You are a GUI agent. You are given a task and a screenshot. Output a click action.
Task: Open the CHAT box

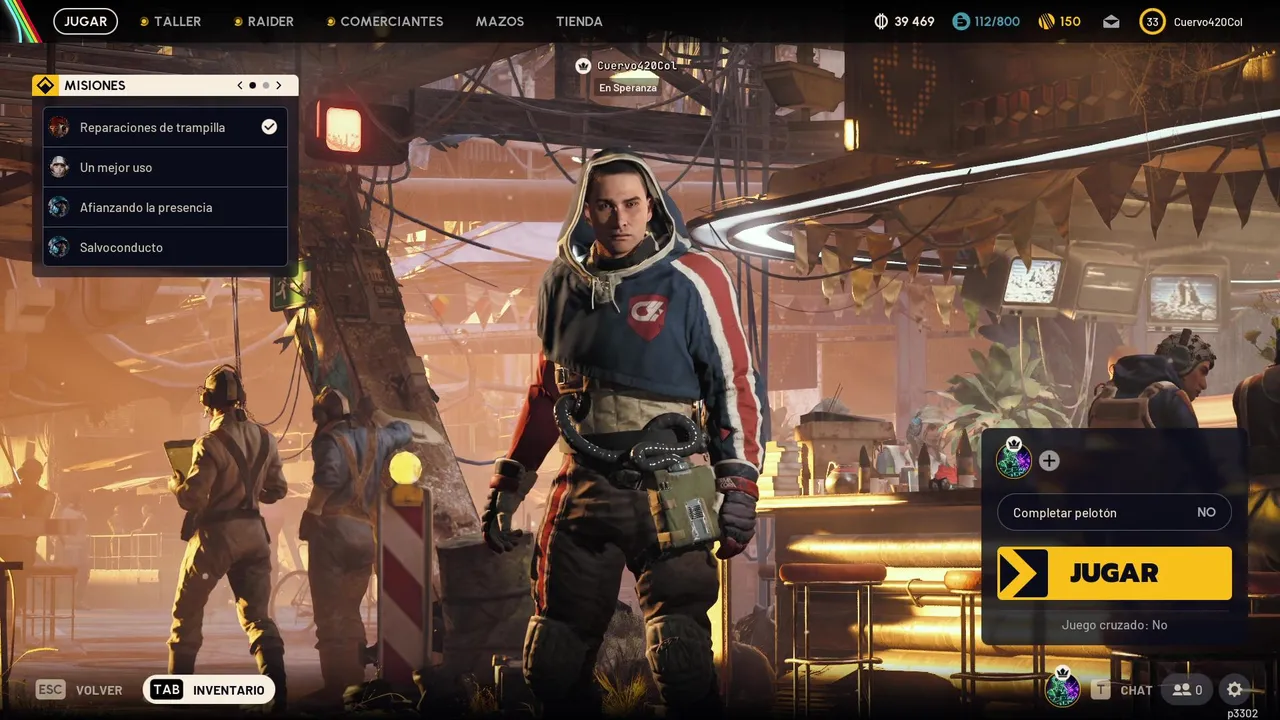pyautogui.click(x=1124, y=690)
